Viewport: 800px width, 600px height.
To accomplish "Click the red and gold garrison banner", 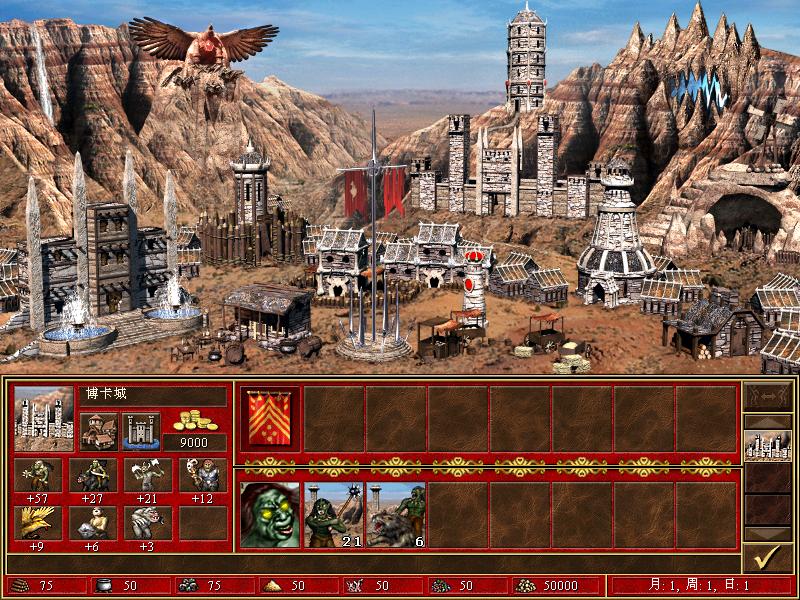I will click(x=270, y=419).
